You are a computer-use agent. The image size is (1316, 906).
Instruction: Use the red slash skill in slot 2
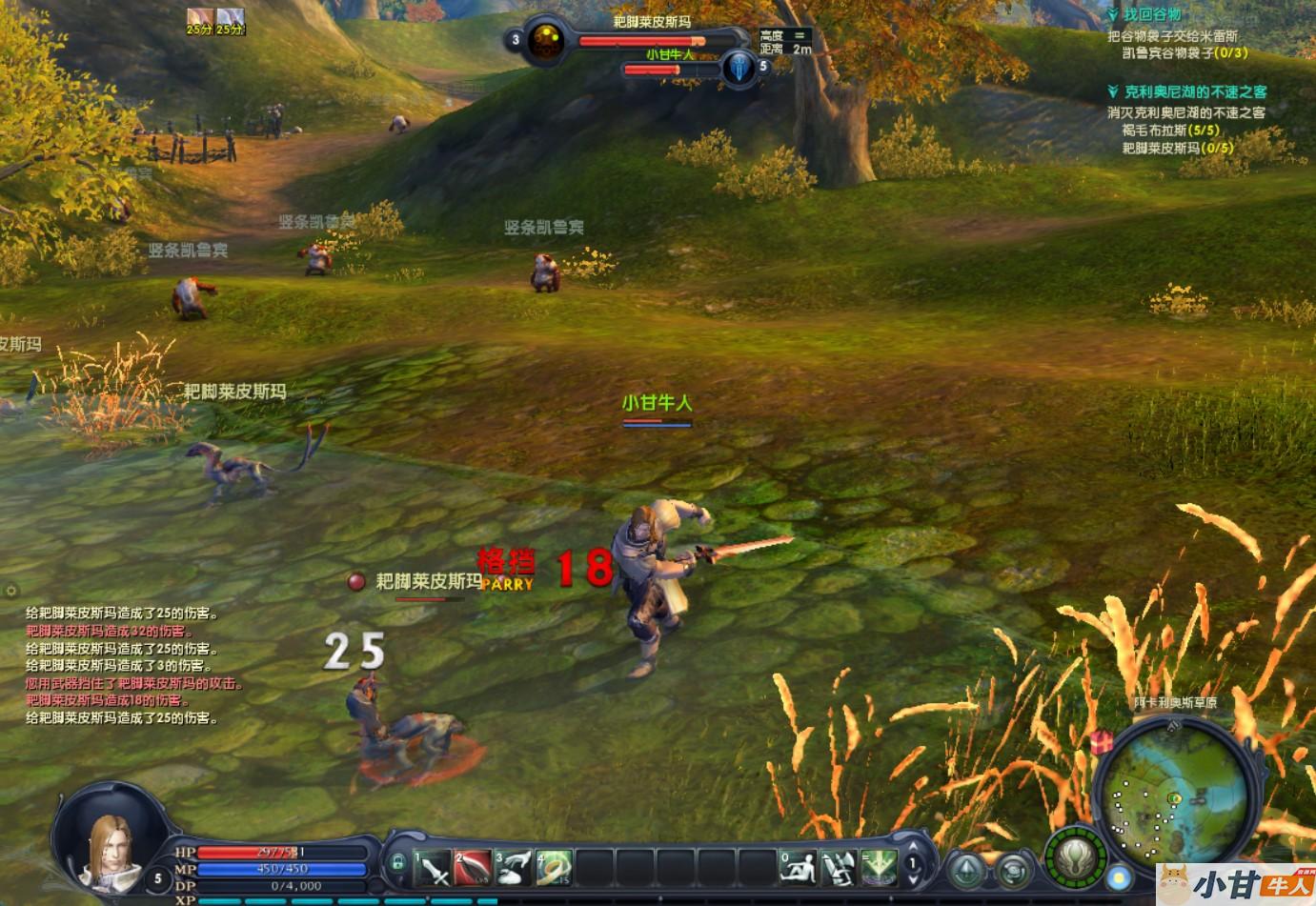(473, 866)
